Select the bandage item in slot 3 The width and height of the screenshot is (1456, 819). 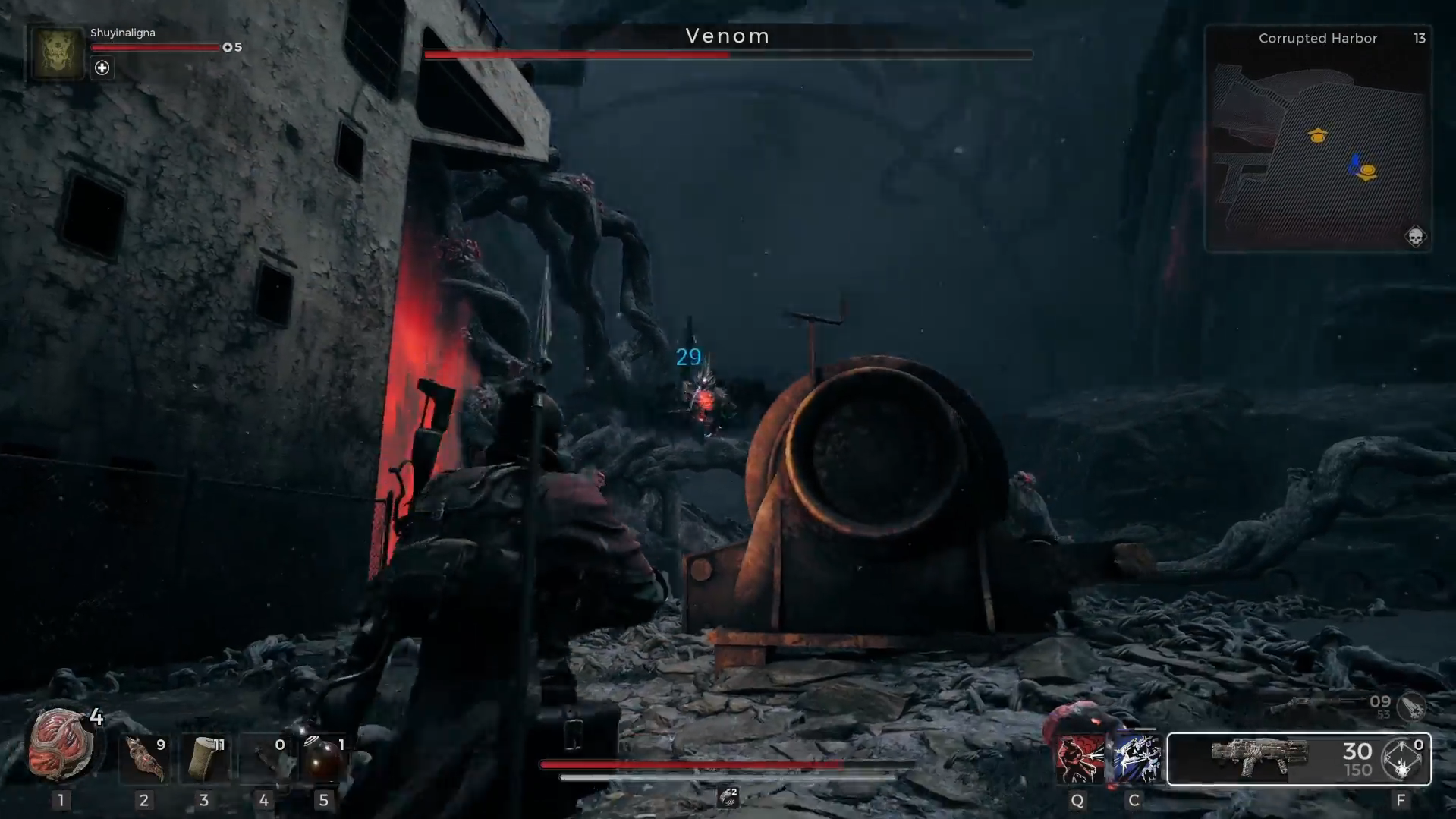coord(203,759)
